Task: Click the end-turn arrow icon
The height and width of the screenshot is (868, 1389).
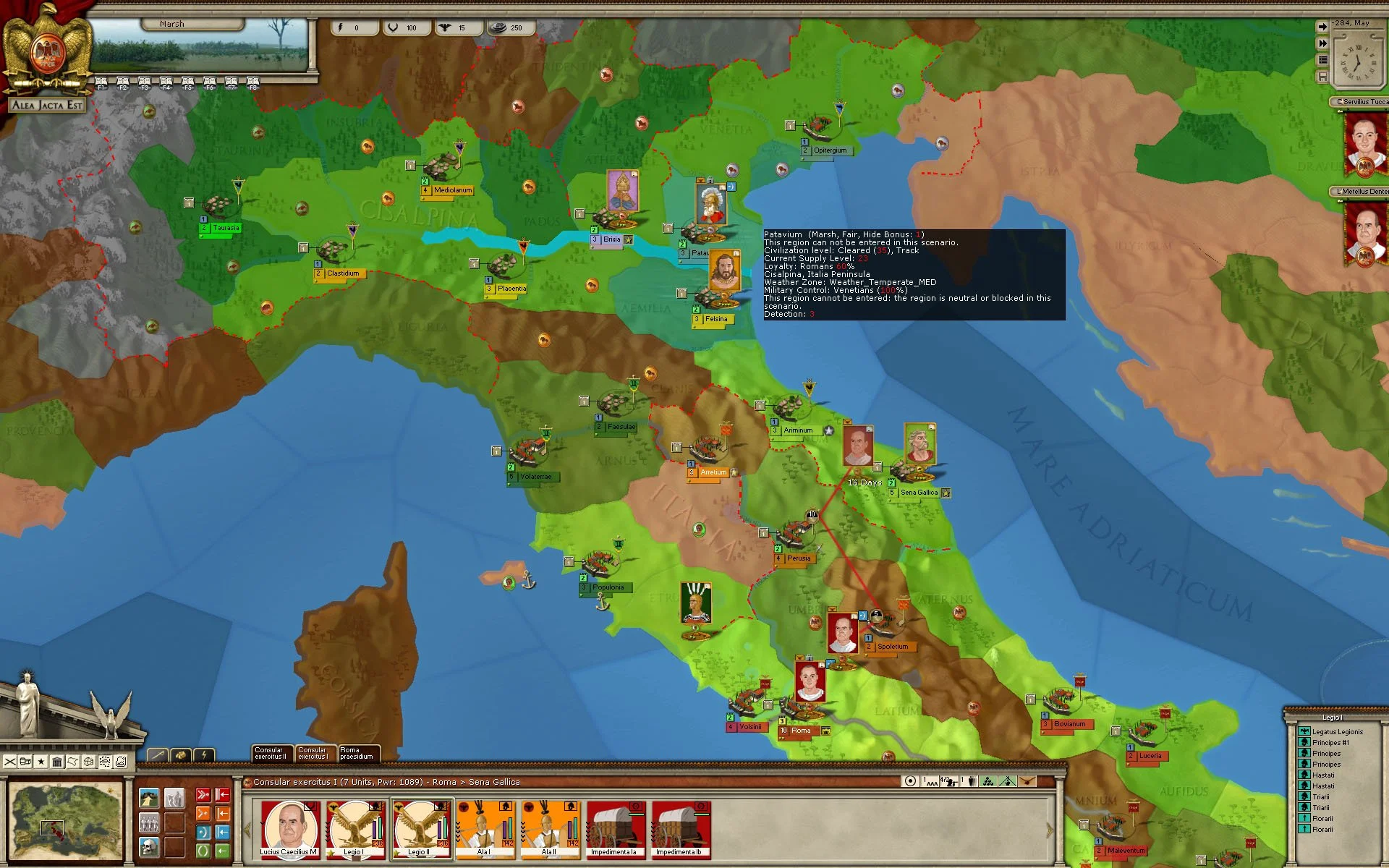Action: (x=1323, y=26)
